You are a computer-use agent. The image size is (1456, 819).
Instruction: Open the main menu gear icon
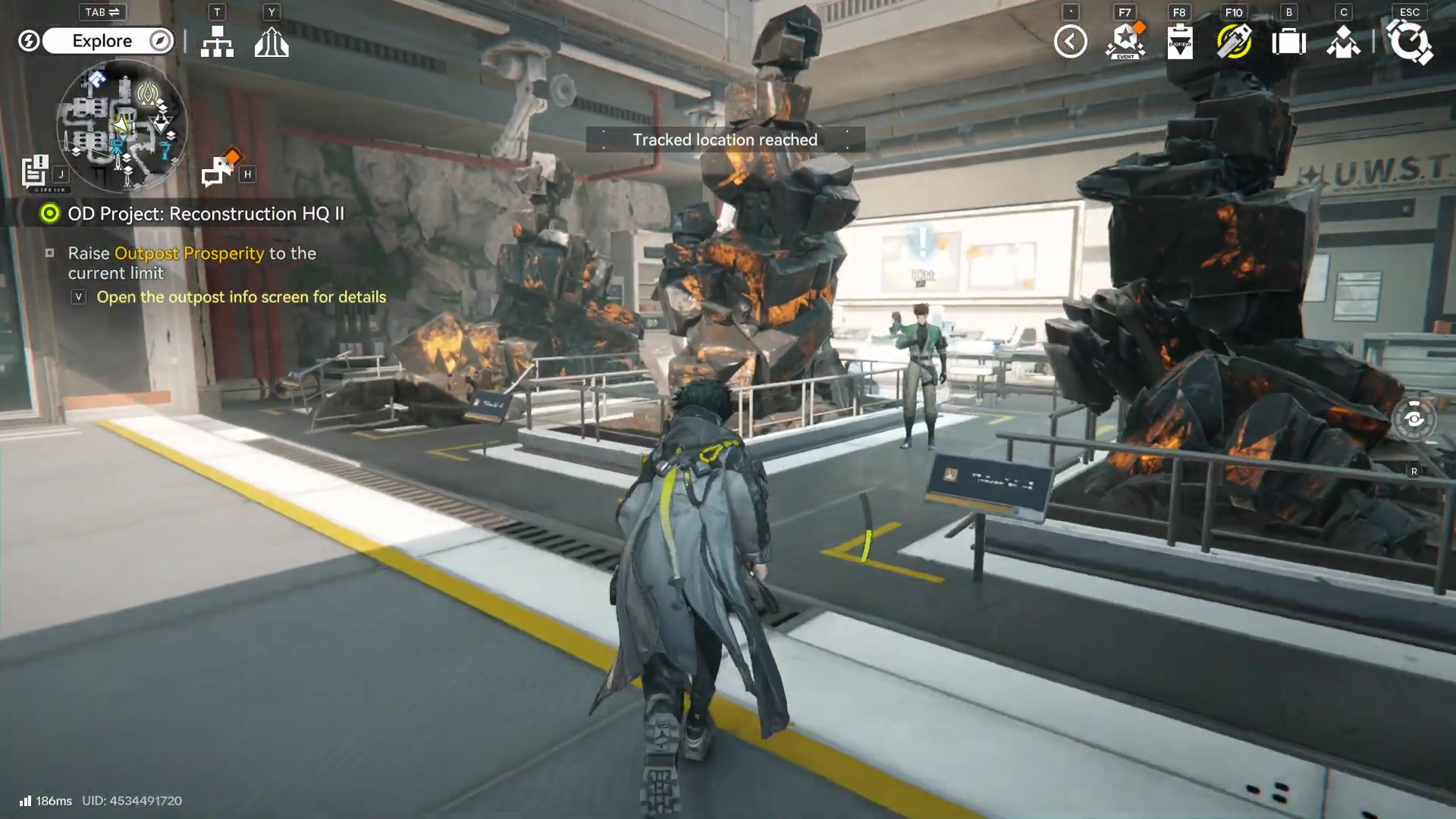pos(1409,42)
